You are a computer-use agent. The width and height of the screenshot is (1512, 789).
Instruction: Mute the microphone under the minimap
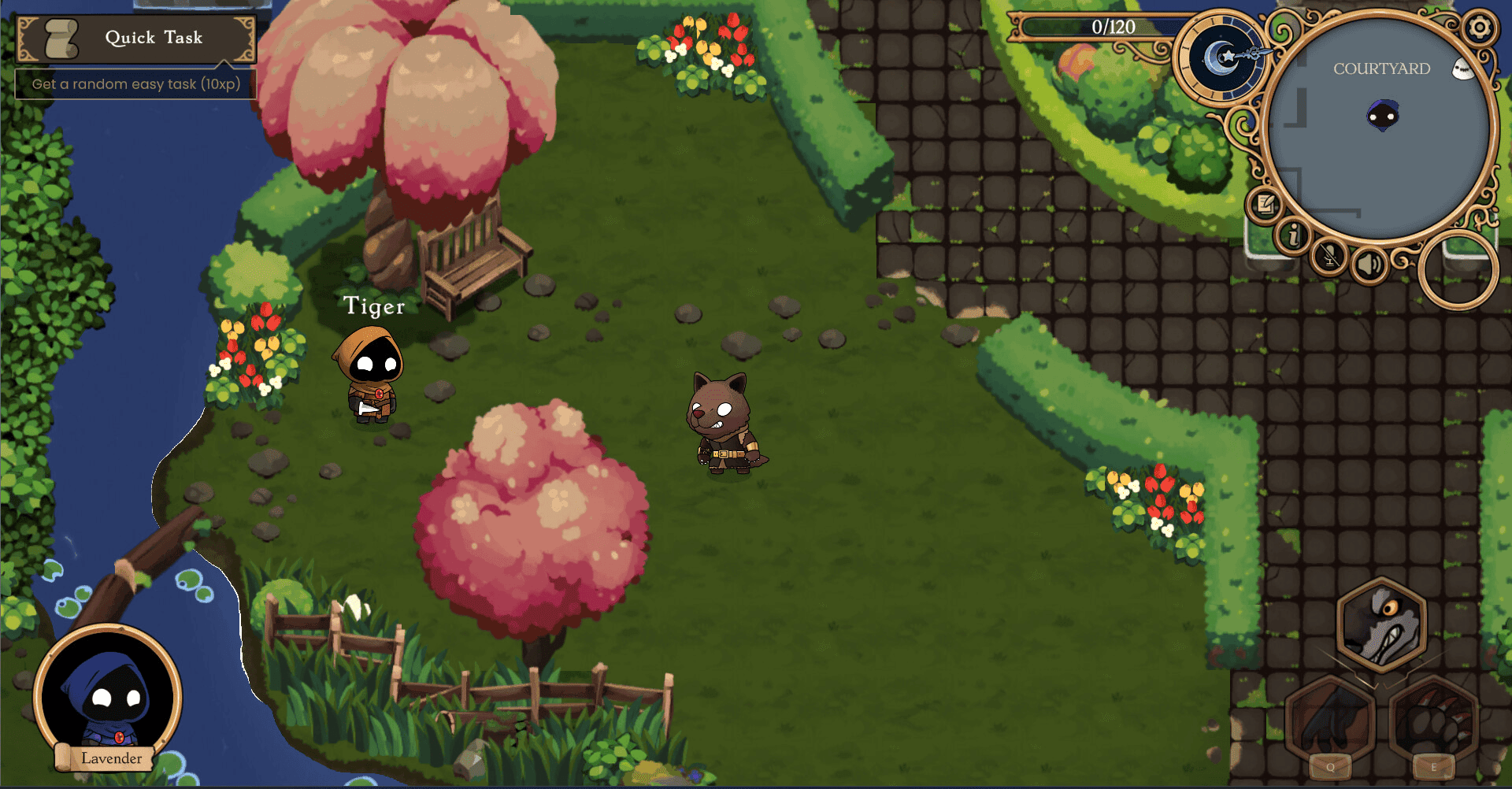pos(1329,256)
